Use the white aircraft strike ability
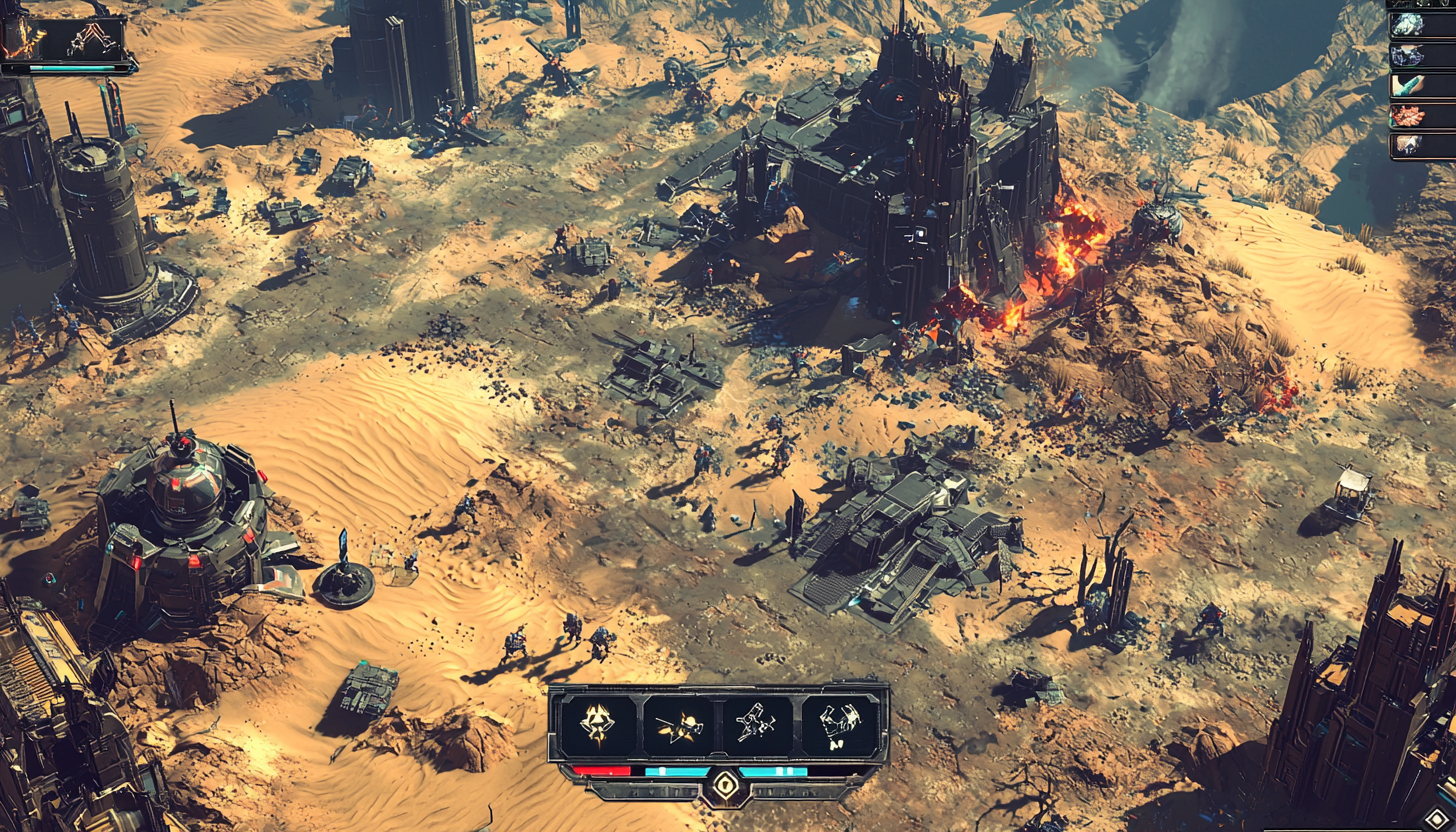This screenshot has height=832, width=1456. [x=758, y=724]
